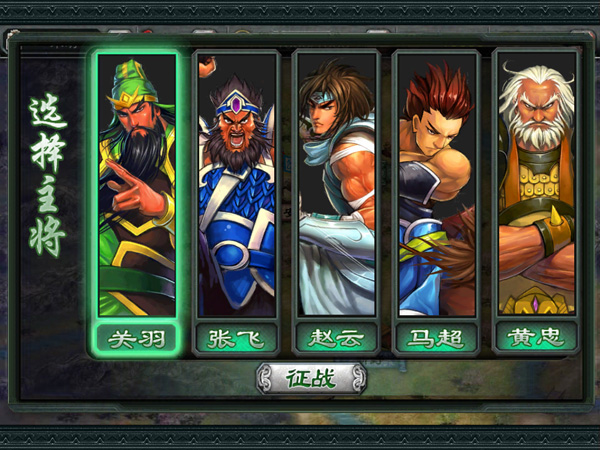600x450 pixels.
Task: Select the 黄忠 name plate
Action: [x=536, y=338]
